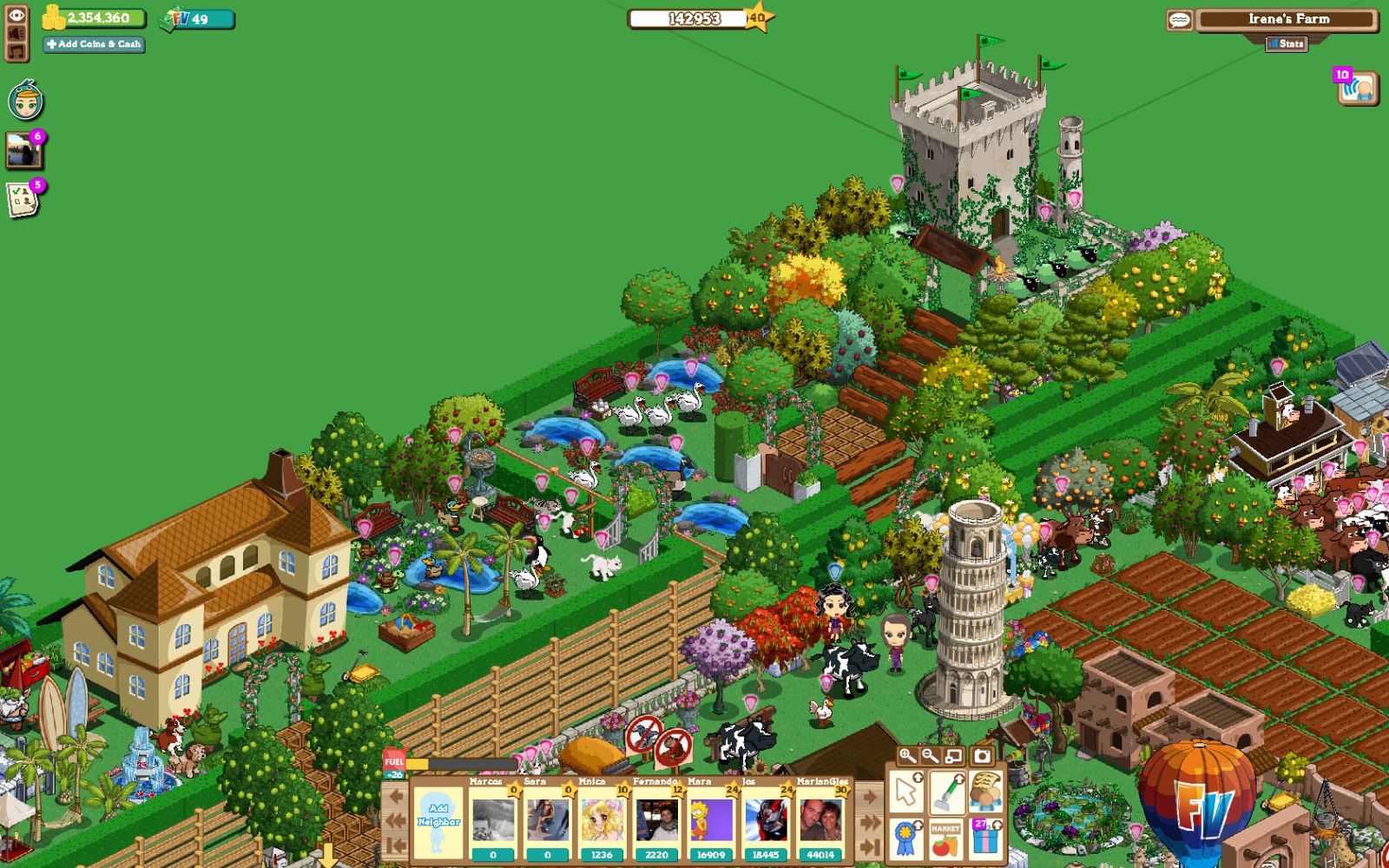
Task: Click the camera screenshot tool
Action: tap(982, 755)
